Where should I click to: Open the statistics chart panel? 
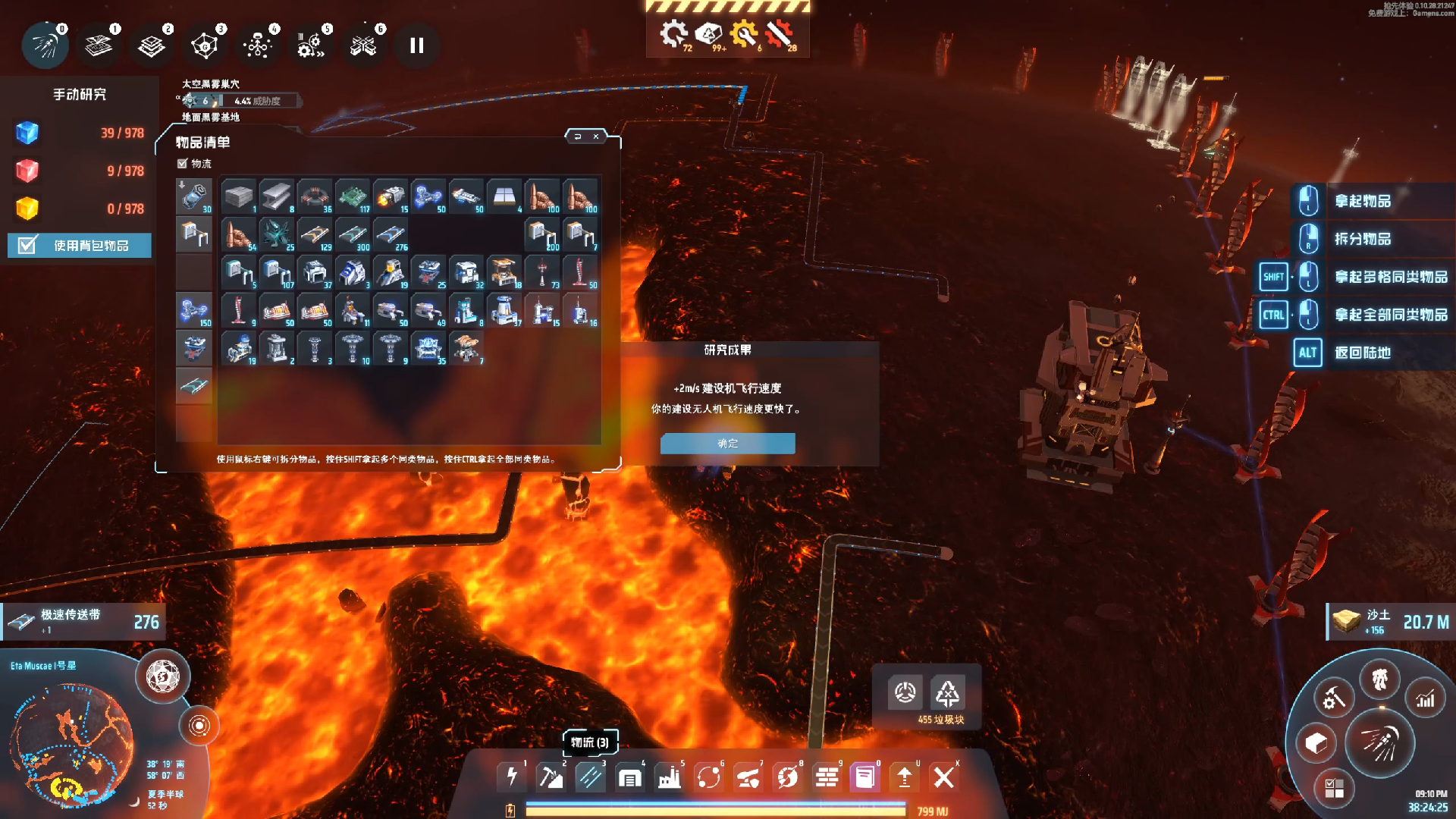pyautogui.click(x=1426, y=699)
